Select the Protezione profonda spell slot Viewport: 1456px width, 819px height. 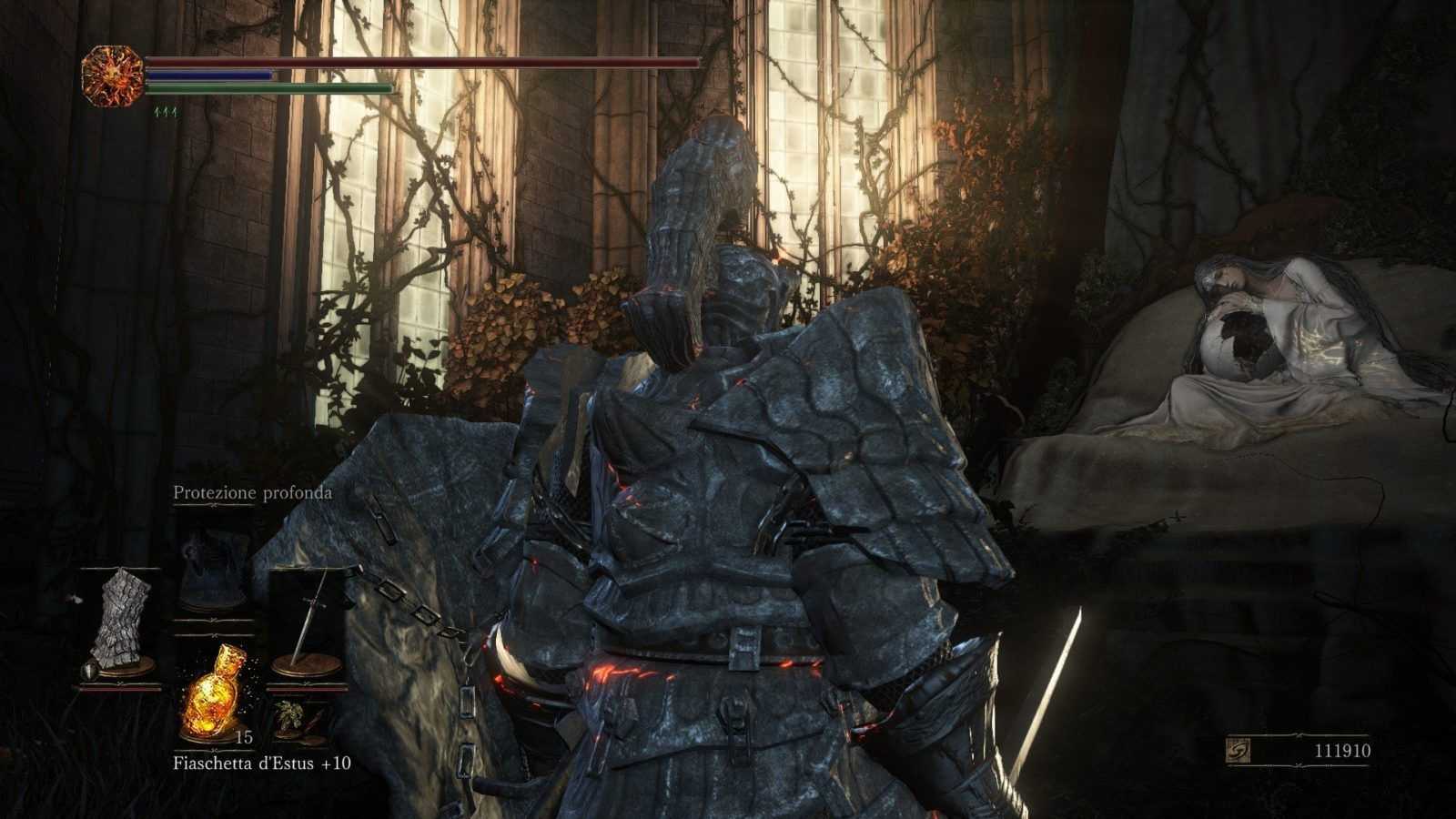click(x=212, y=575)
